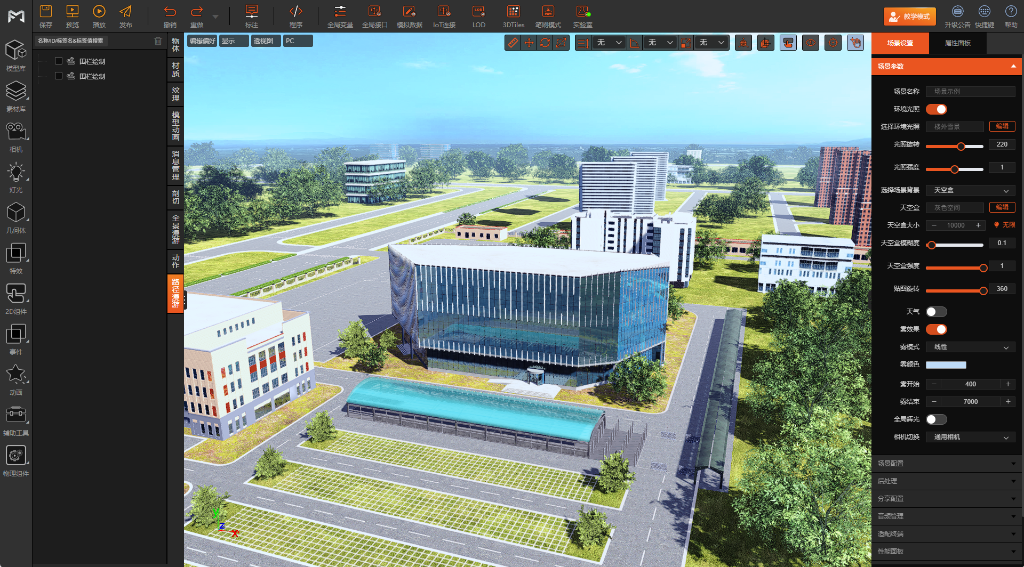Undo the last action with 撤销
The width and height of the screenshot is (1024, 567).
click(169, 14)
